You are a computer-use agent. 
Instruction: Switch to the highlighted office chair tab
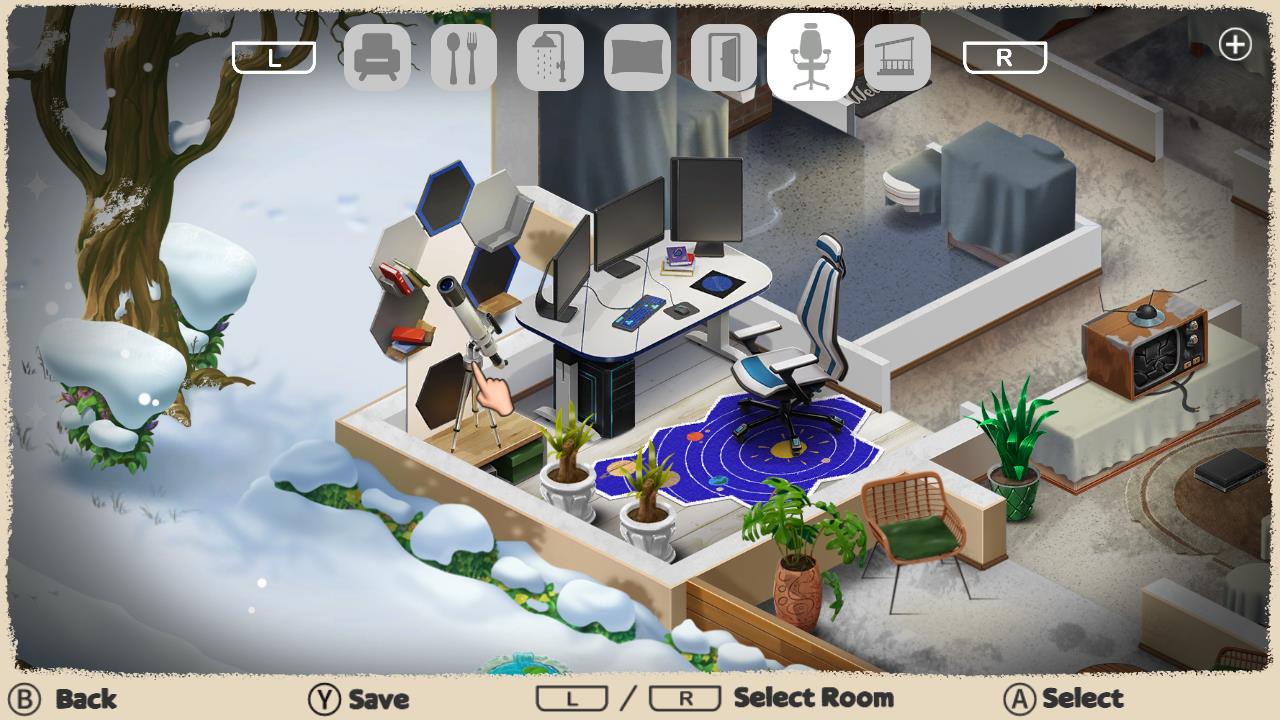(811, 57)
